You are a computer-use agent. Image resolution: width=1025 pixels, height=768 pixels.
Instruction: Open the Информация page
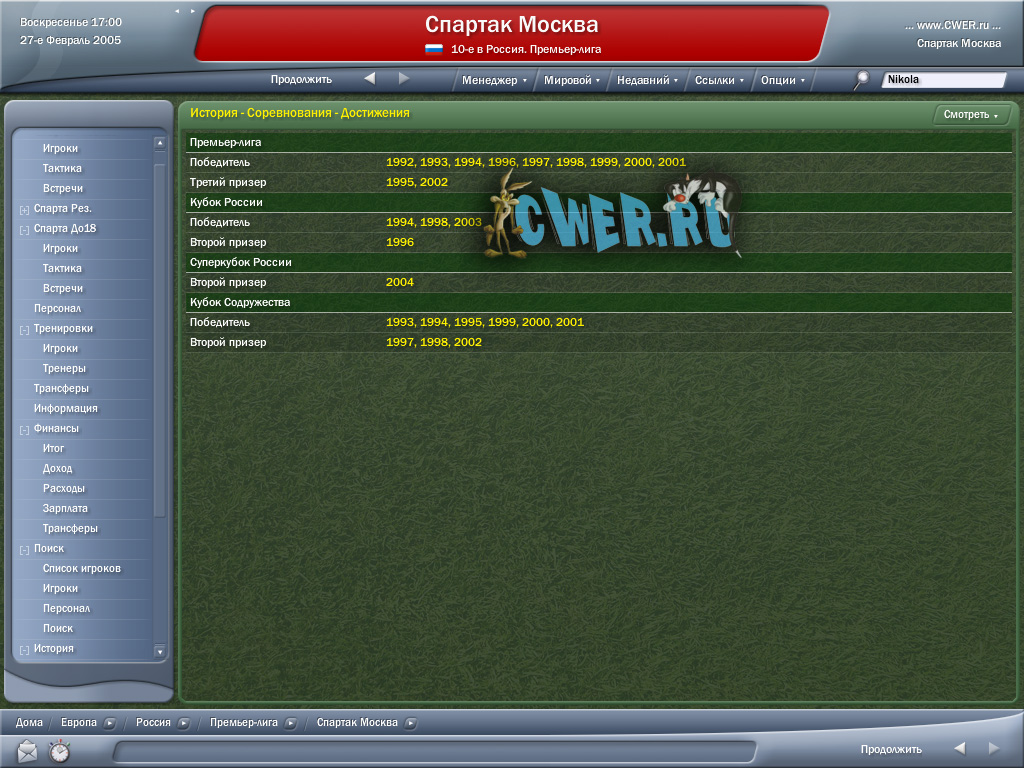(x=66, y=408)
